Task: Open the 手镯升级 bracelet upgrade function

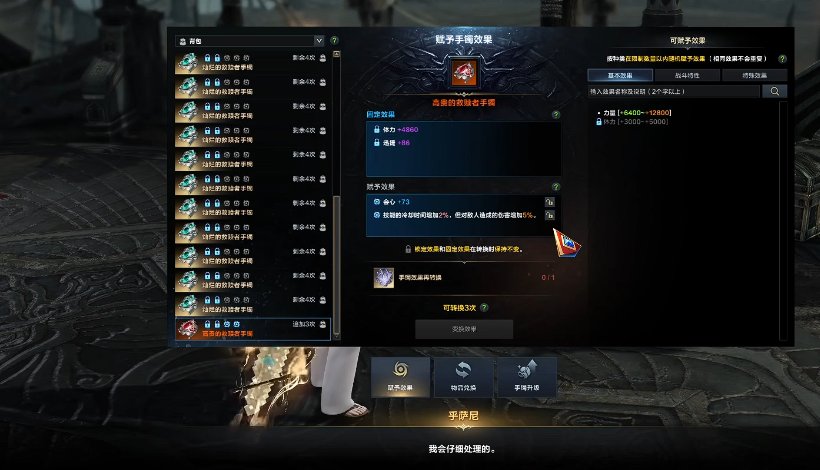Action: 526,377
